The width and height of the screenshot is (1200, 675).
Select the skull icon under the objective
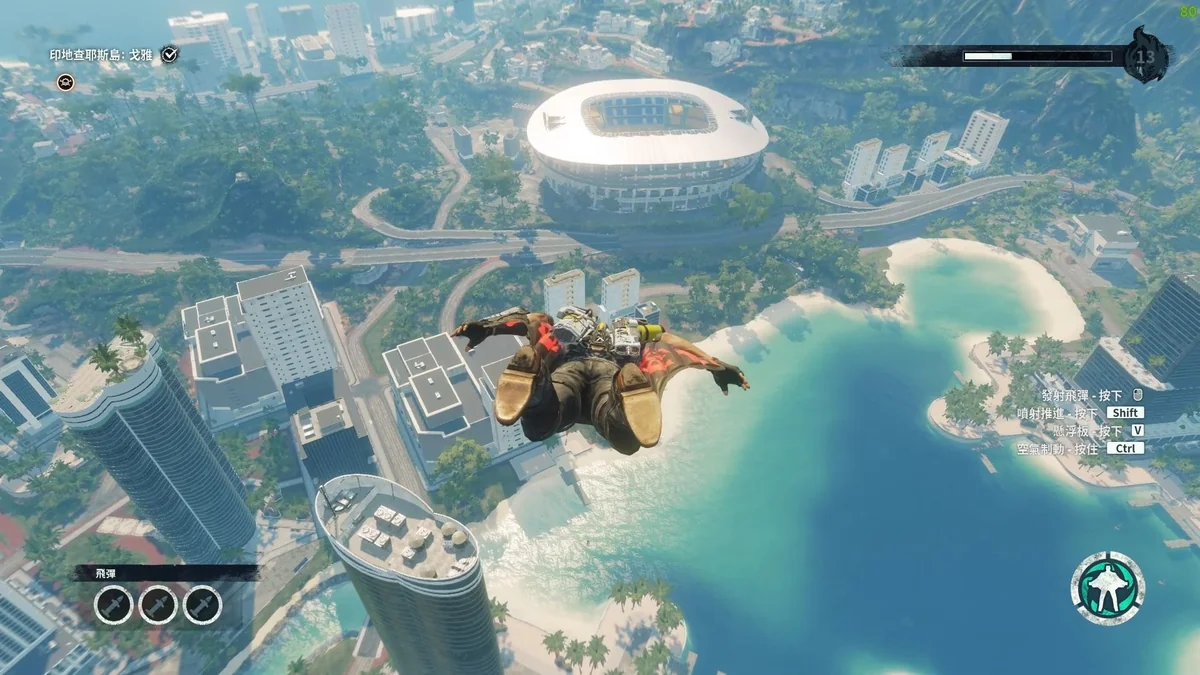click(x=65, y=81)
